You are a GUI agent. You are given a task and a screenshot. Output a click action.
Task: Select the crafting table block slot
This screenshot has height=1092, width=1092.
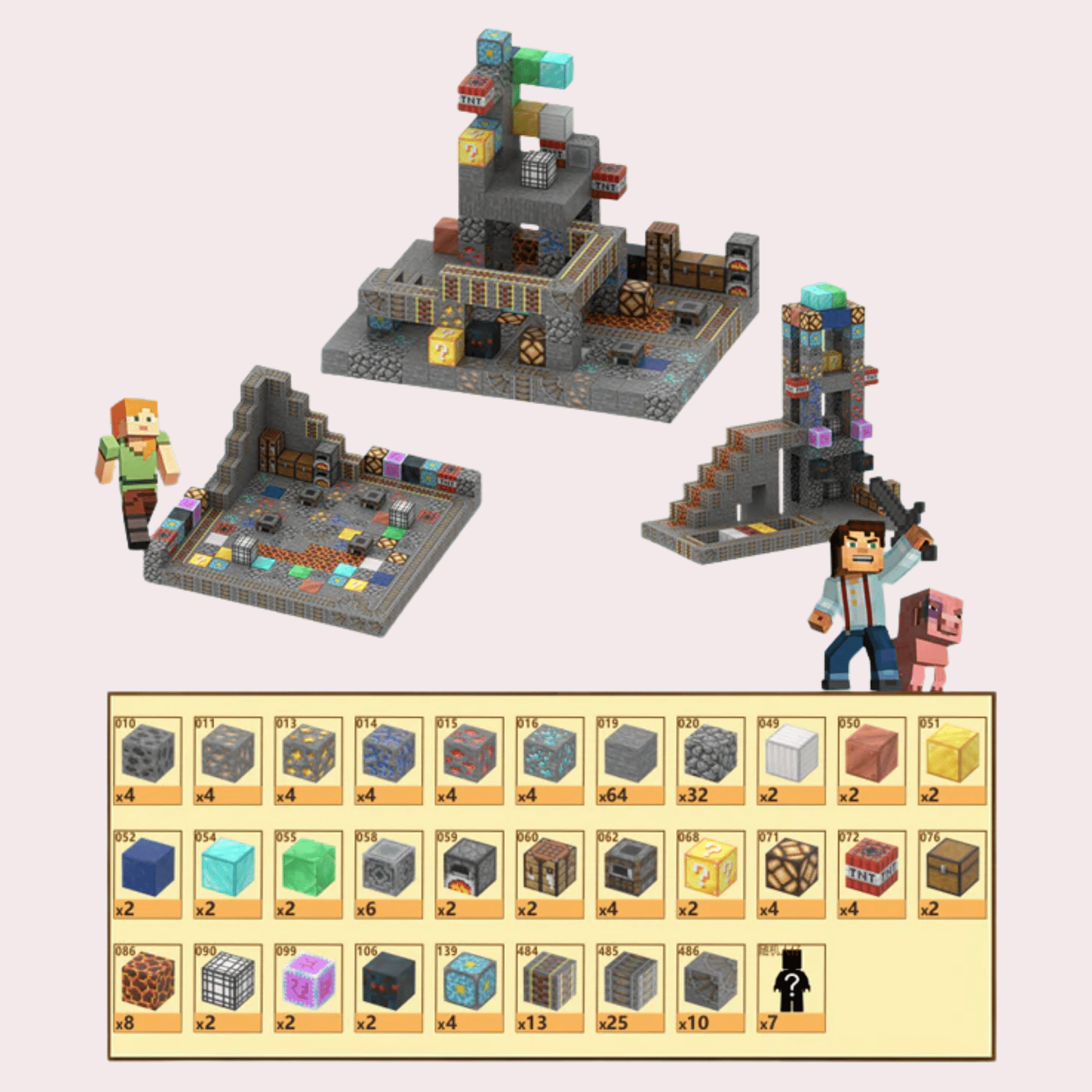click(x=549, y=874)
